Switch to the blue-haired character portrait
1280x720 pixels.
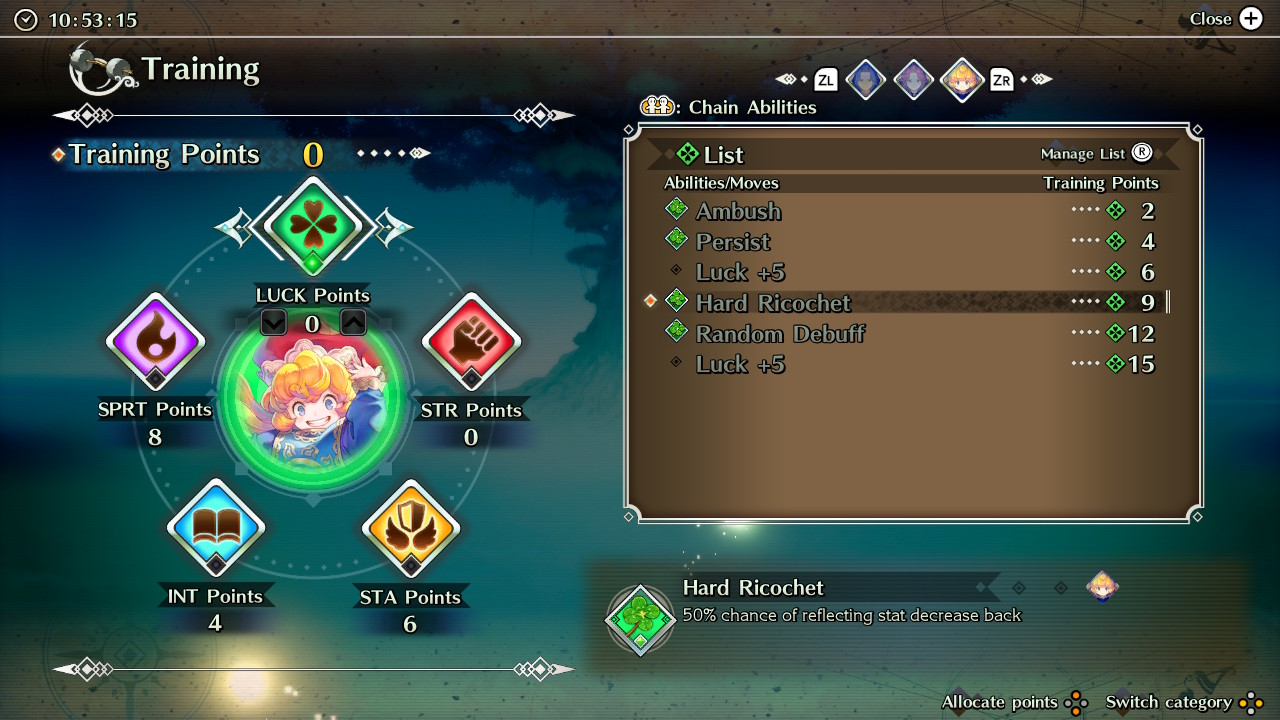[865, 80]
